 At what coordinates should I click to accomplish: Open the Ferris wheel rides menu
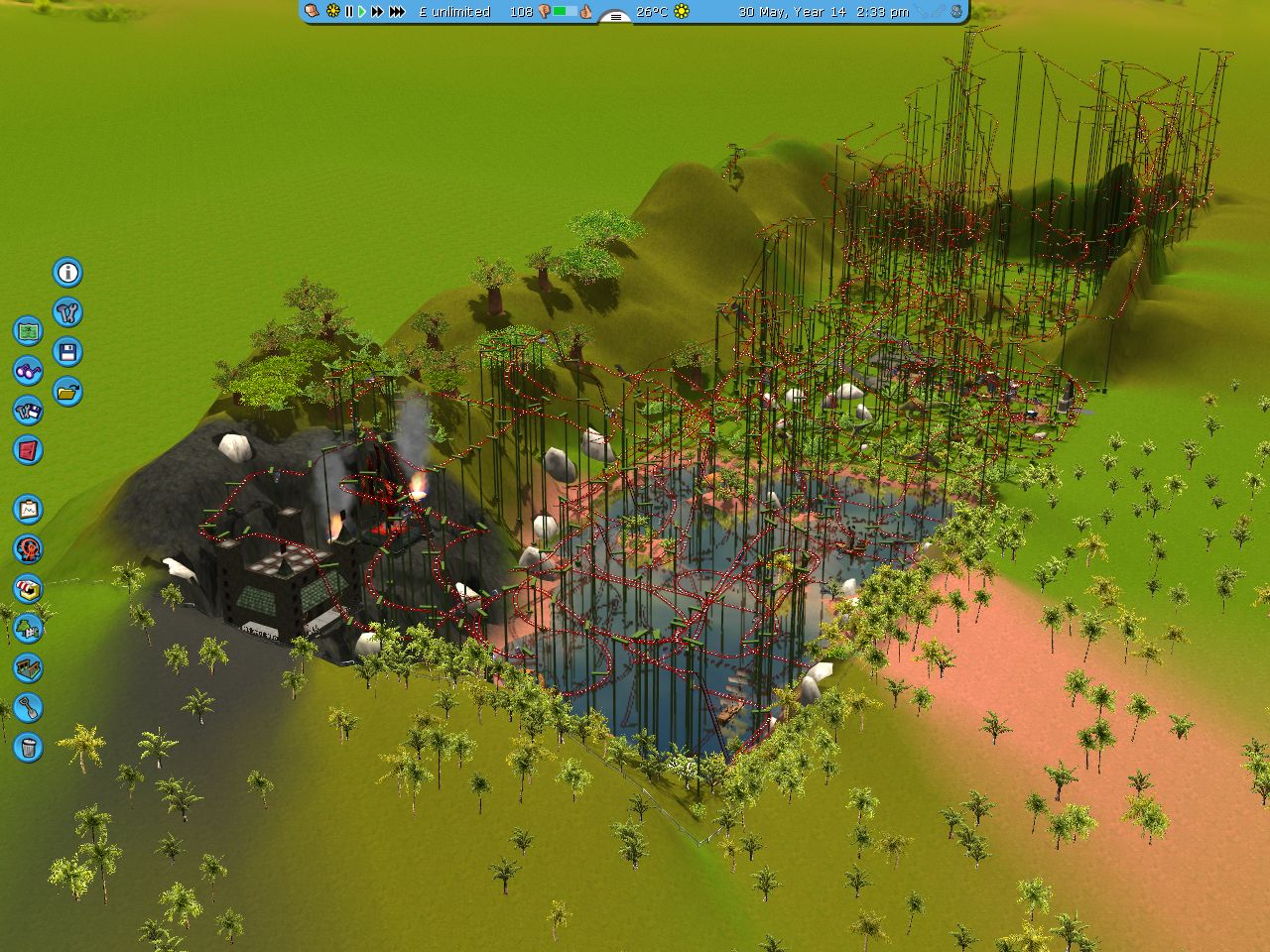tap(28, 548)
